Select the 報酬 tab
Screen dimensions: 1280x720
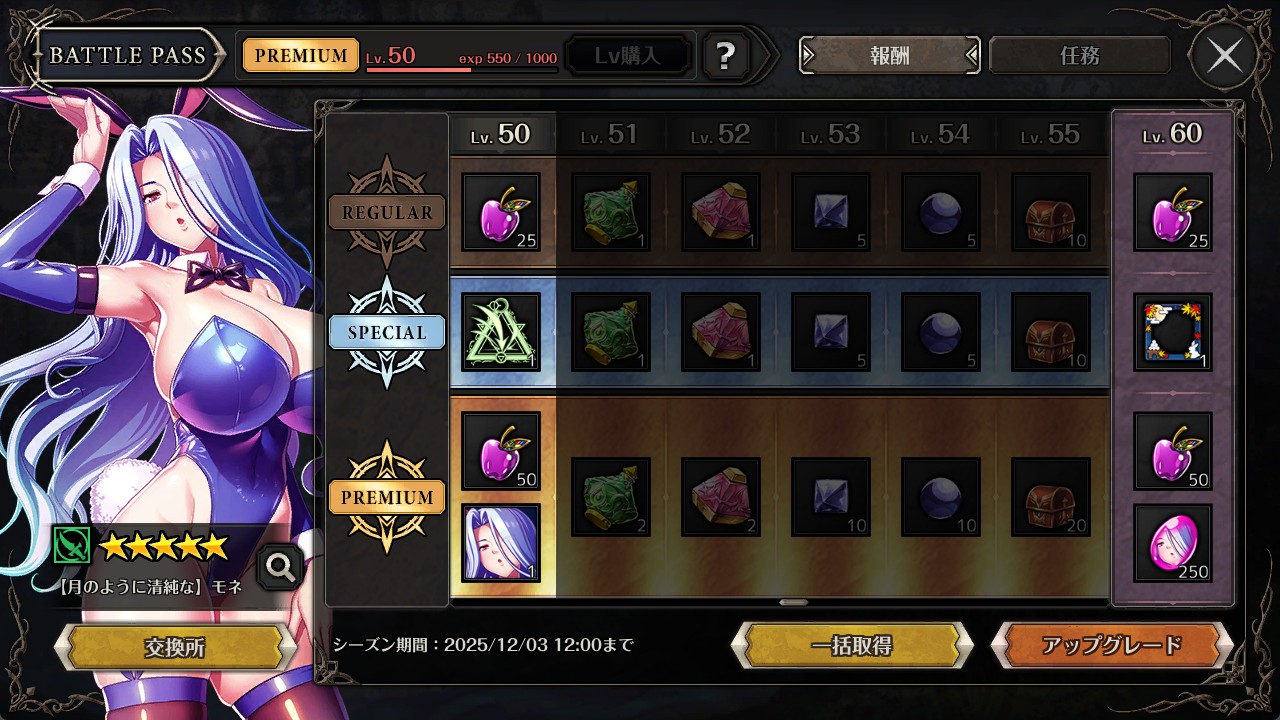[889, 56]
